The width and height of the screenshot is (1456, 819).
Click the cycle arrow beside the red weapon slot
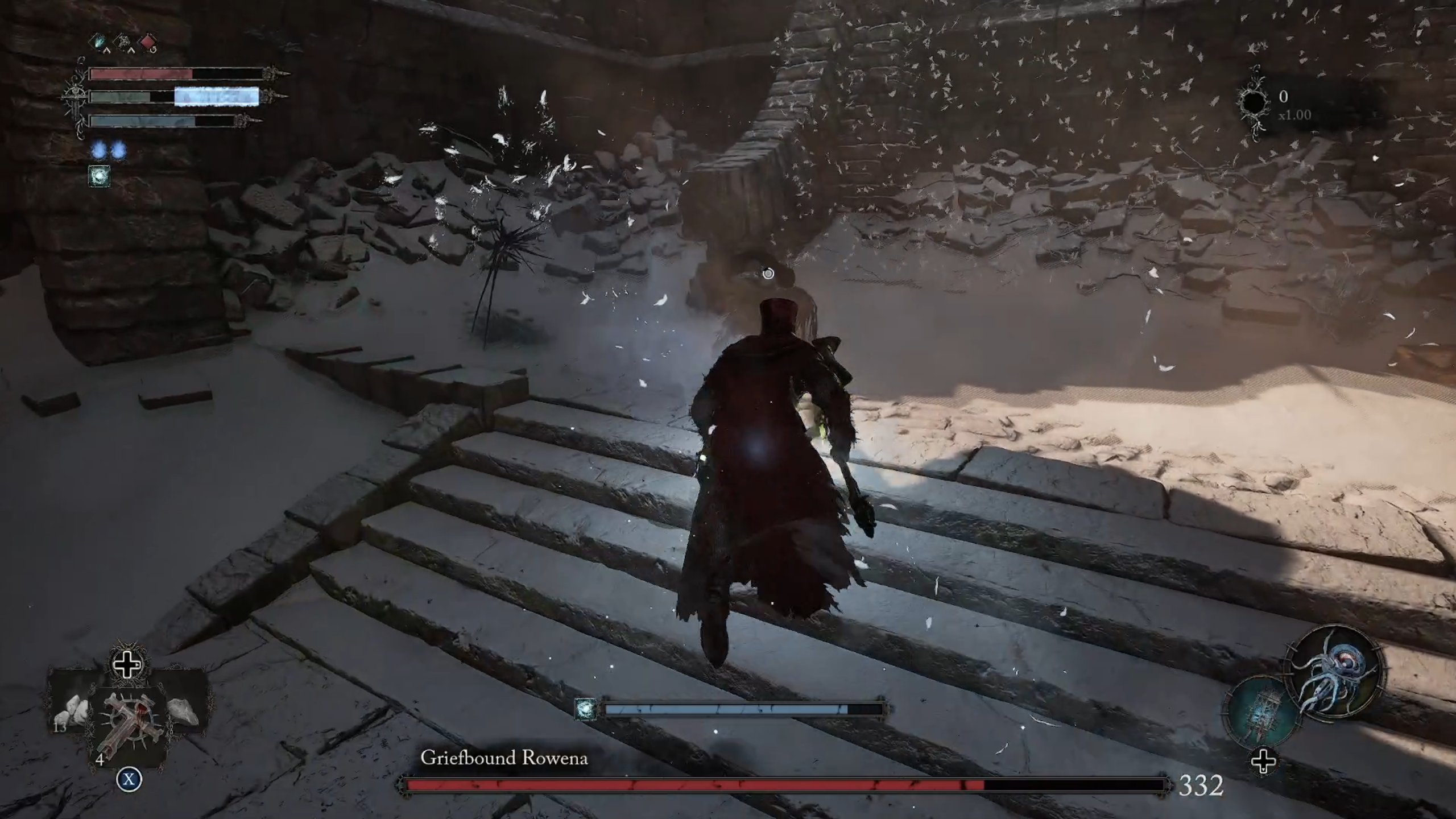[x=154, y=49]
